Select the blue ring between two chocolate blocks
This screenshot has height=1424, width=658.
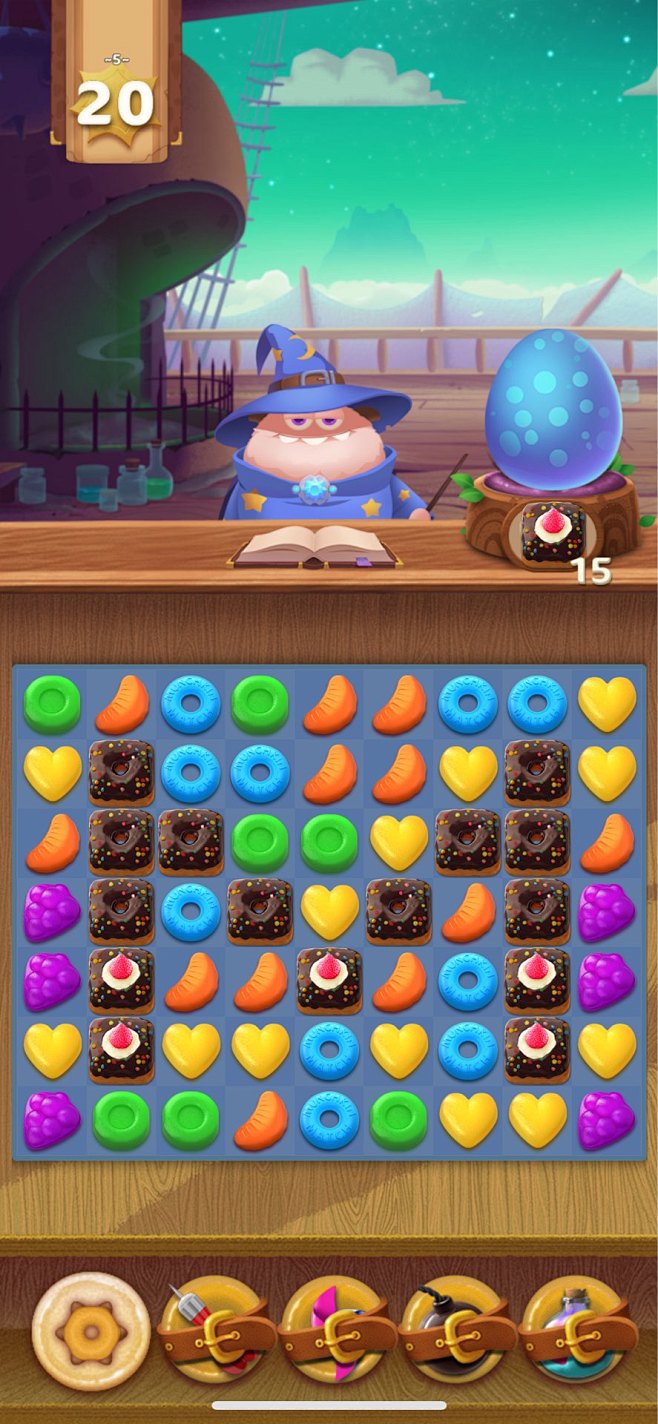(x=190, y=912)
